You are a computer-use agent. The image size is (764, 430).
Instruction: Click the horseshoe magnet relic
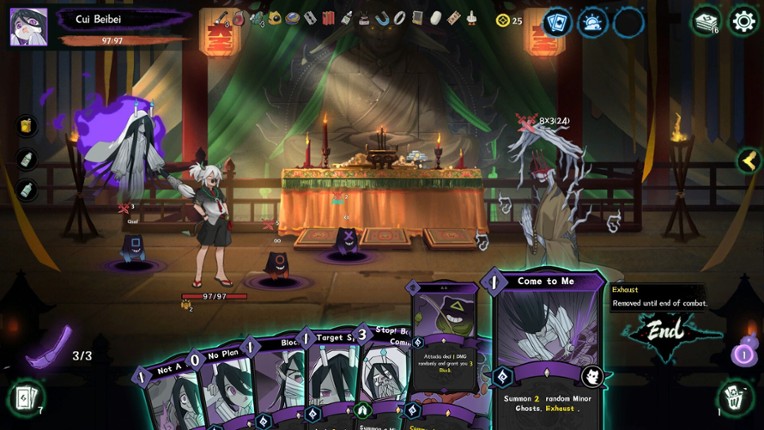pyautogui.click(x=383, y=18)
